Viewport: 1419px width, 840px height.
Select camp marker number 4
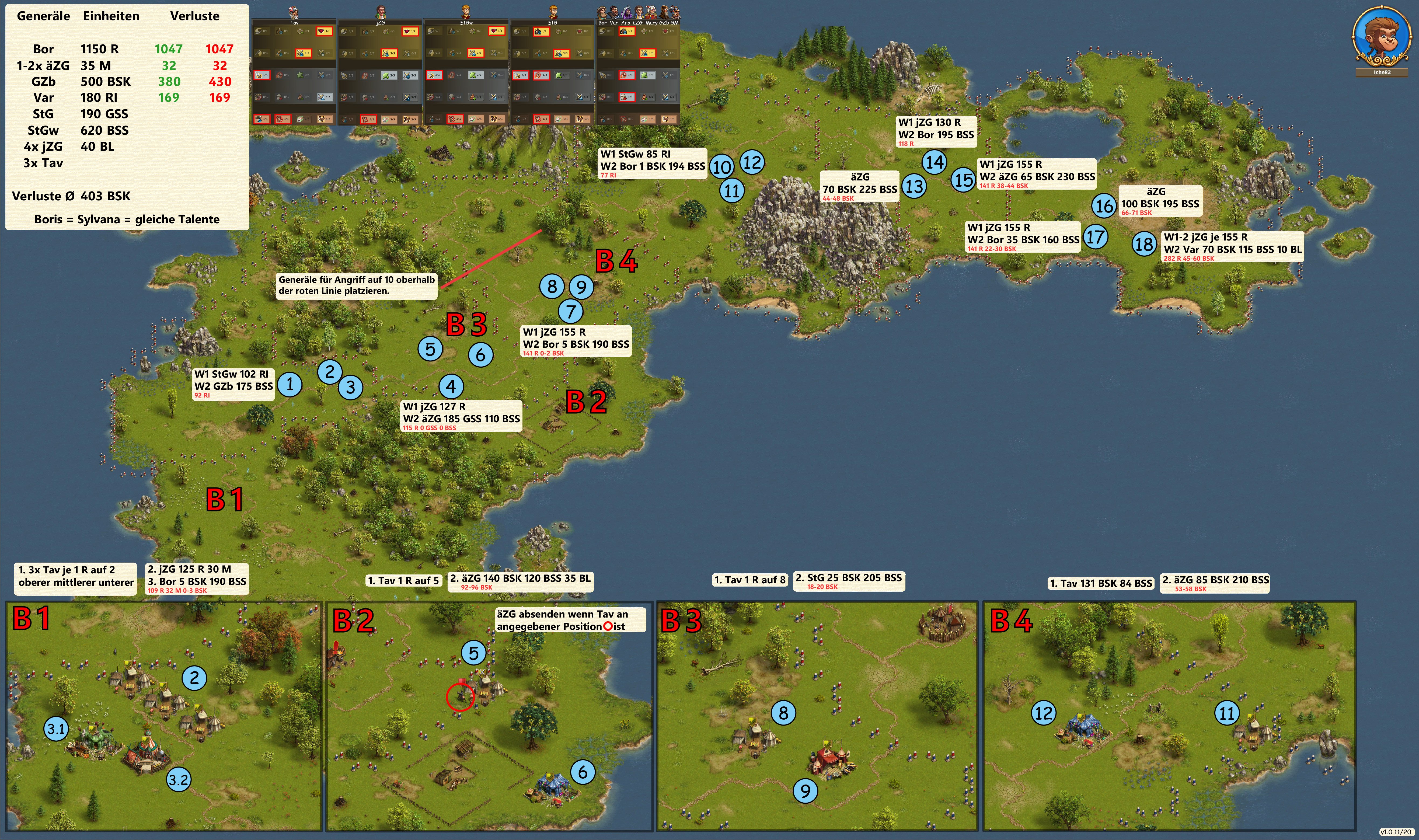pyautogui.click(x=451, y=386)
